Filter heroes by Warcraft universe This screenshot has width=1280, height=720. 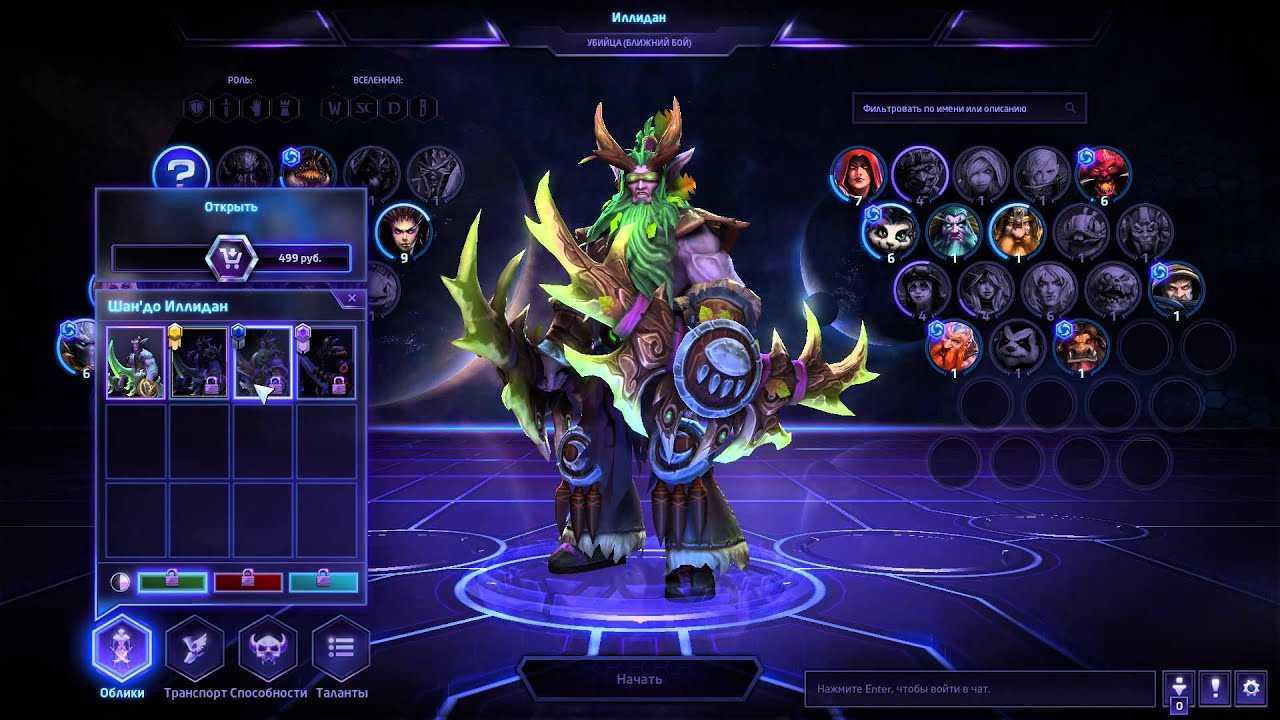tap(333, 107)
